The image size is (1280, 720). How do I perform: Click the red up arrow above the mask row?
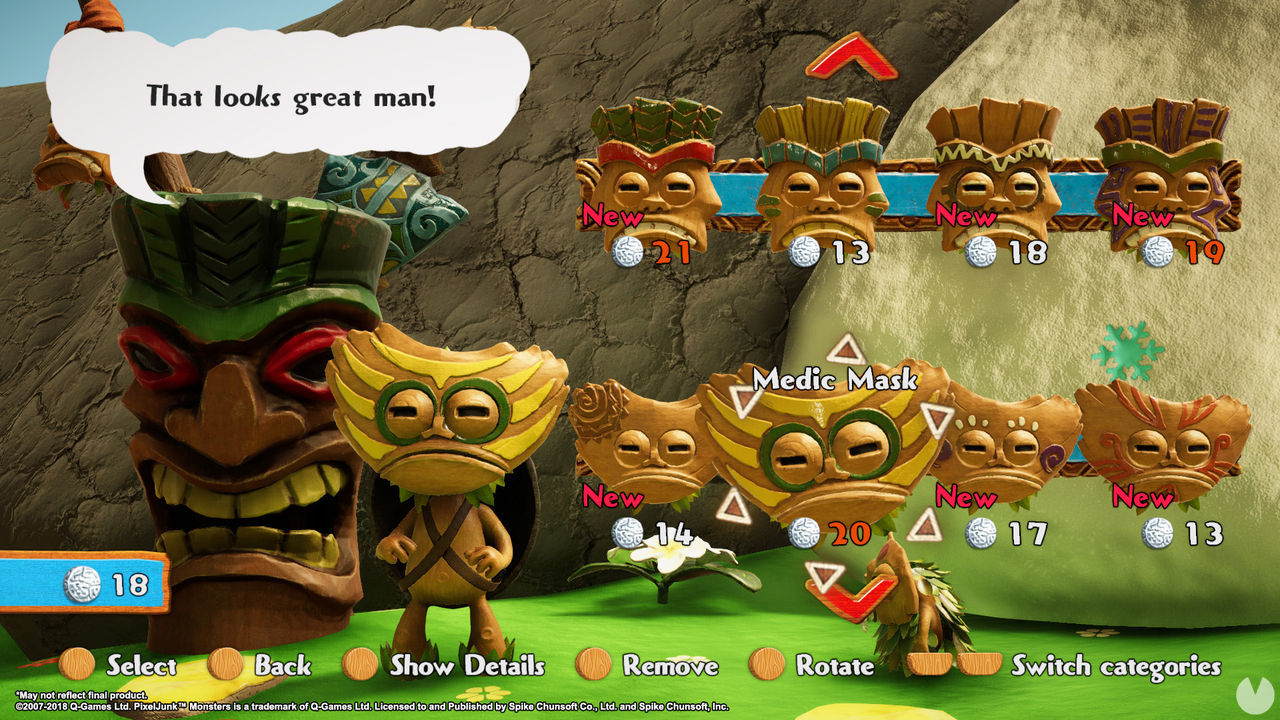click(x=851, y=55)
